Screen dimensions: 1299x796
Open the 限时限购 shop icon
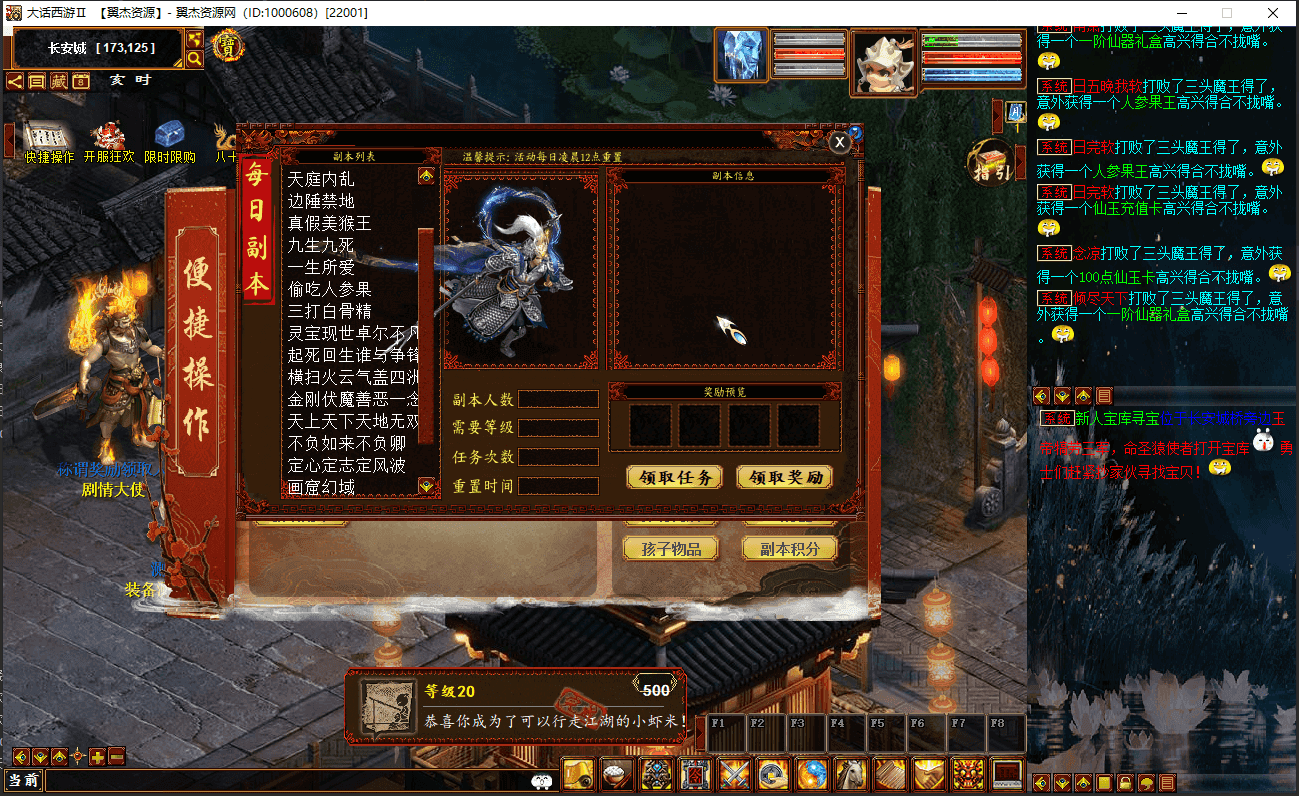(x=169, y=141)
